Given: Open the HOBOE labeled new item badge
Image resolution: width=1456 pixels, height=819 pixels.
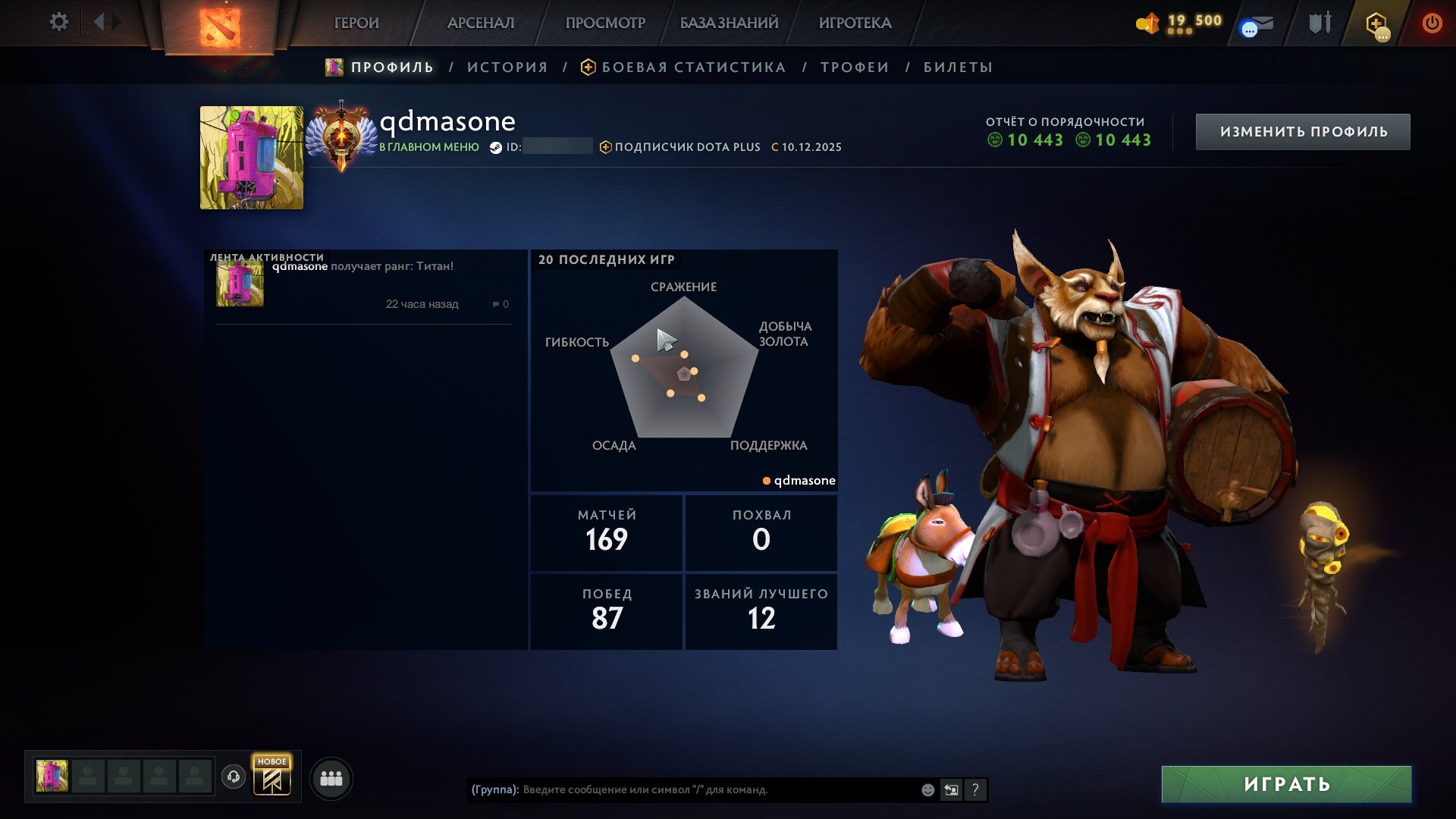Looking at the screenshot, I should [273, 775].
